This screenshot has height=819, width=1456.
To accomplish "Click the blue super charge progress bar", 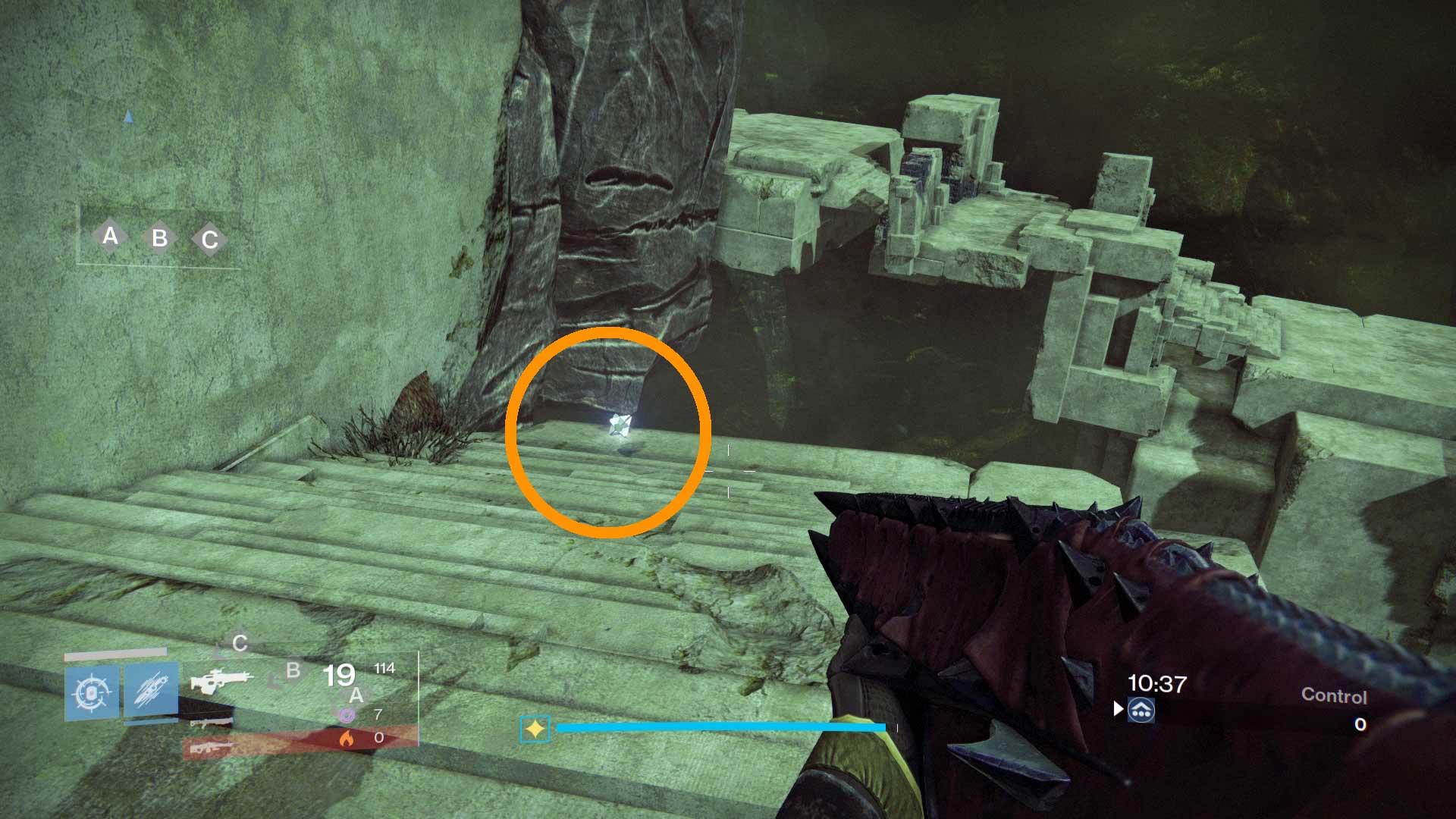I will coord(720,726).
